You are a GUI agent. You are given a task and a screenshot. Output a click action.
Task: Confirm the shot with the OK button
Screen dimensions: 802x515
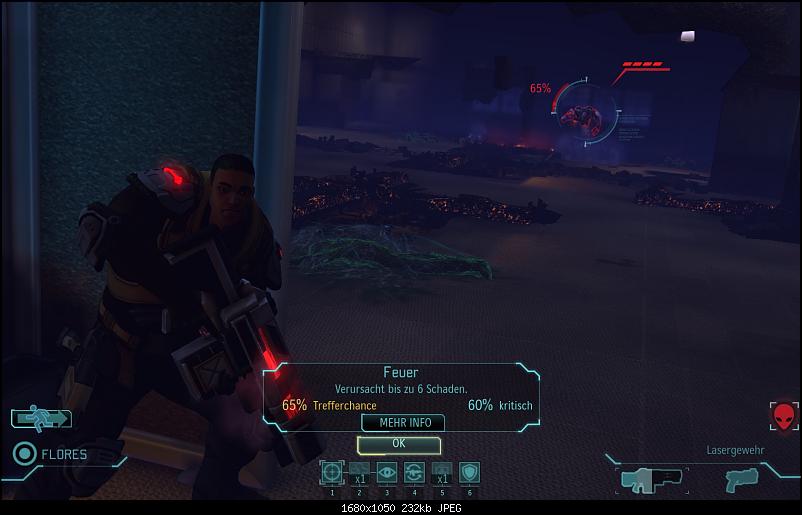(398, 443)
